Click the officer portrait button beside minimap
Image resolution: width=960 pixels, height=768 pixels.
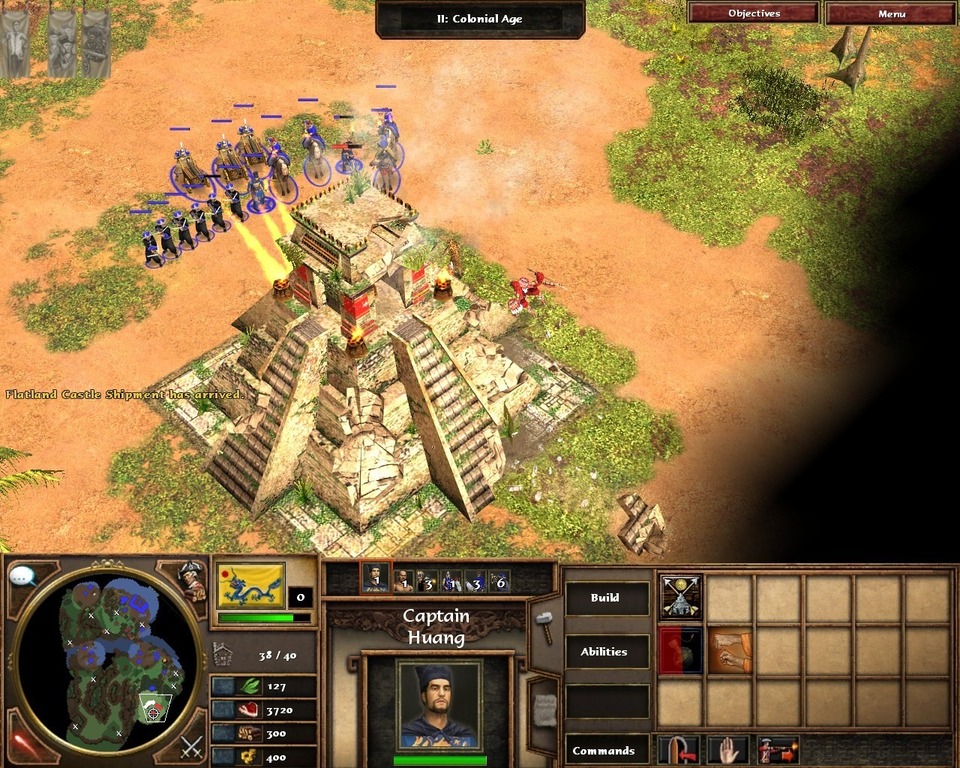(x=191, y=581)
